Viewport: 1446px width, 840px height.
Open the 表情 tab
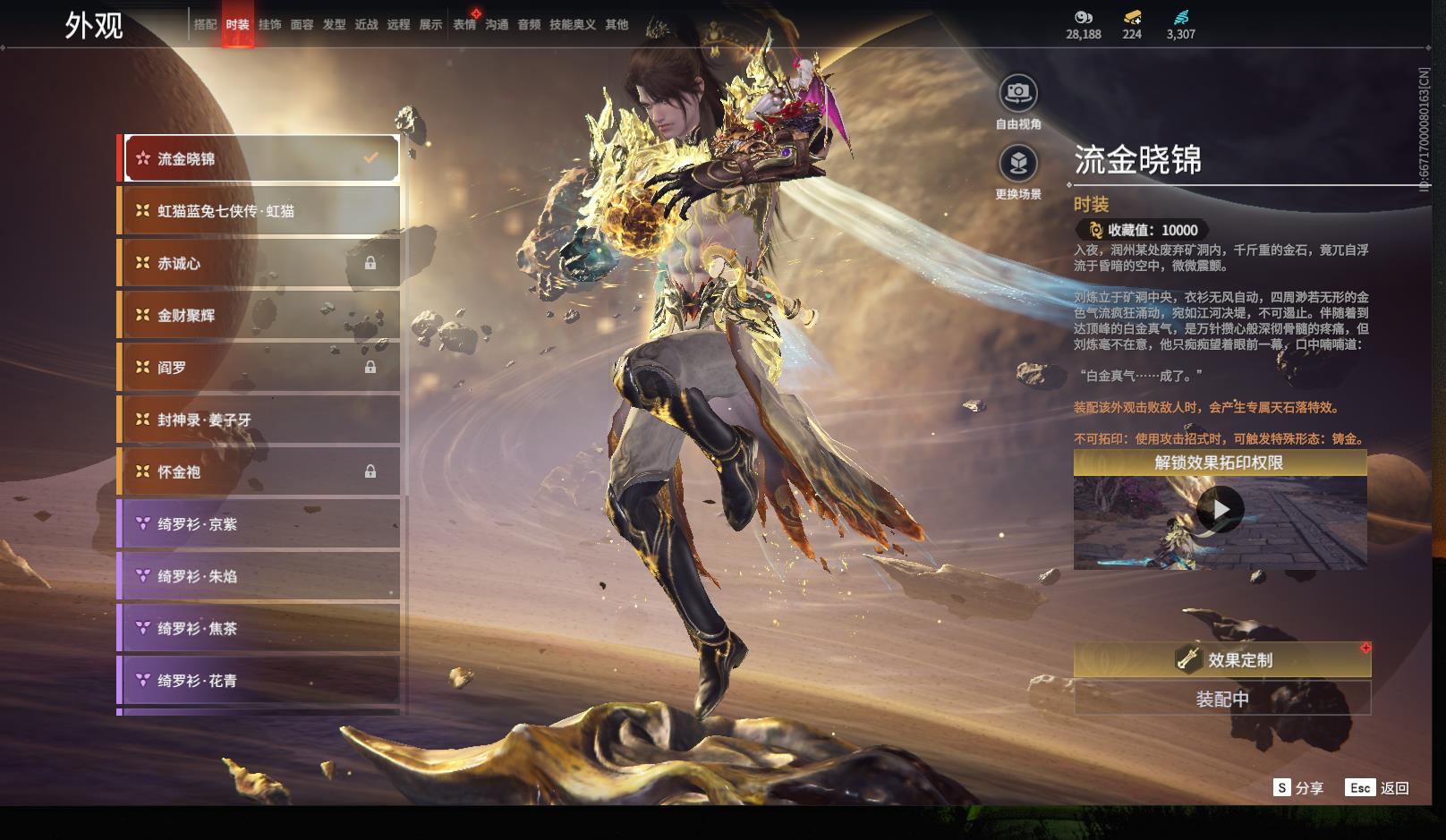(464, 25)
